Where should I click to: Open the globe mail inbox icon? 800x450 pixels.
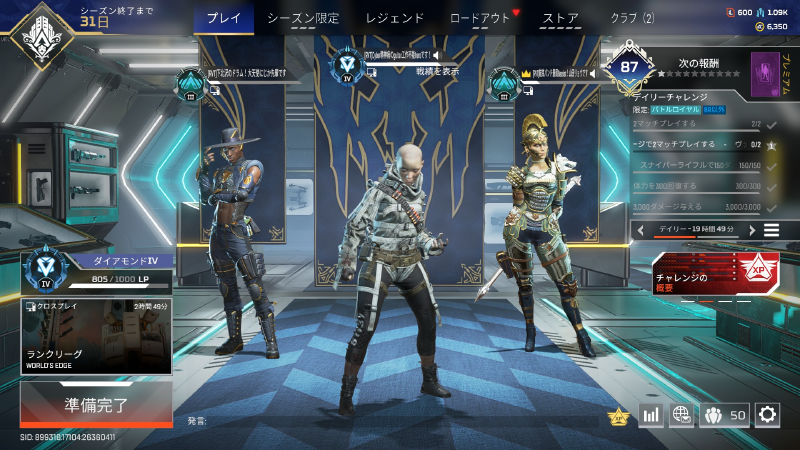681,414
